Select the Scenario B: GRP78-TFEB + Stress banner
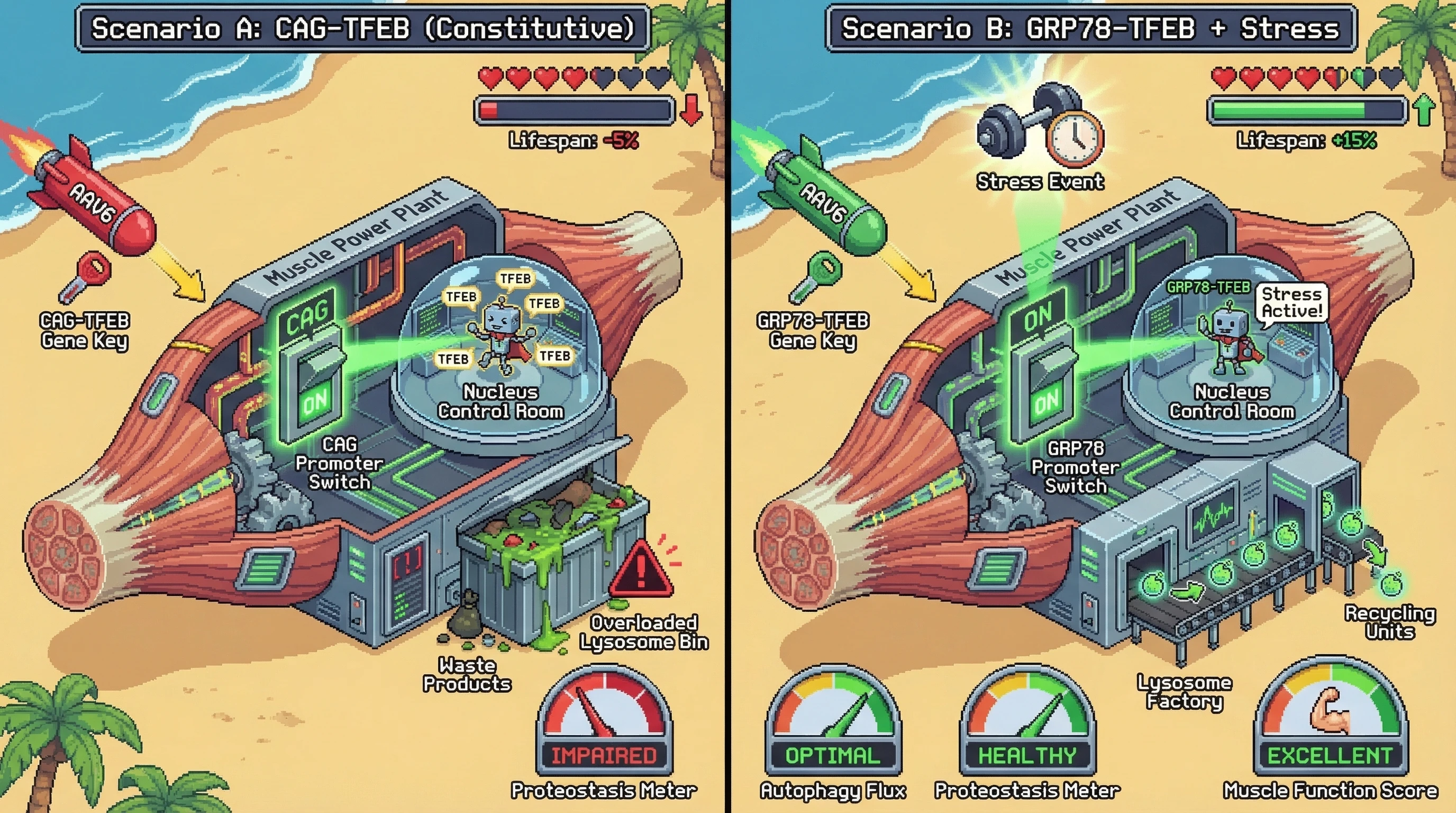The image size is (1456, 813). coord(1090,28)
